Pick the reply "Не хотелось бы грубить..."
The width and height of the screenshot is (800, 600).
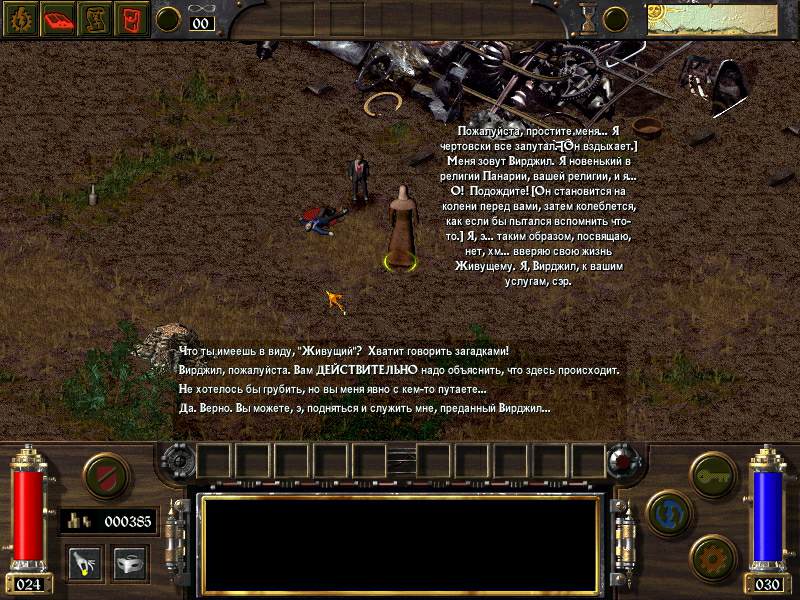pyautogui.click(x=332, y=389)
